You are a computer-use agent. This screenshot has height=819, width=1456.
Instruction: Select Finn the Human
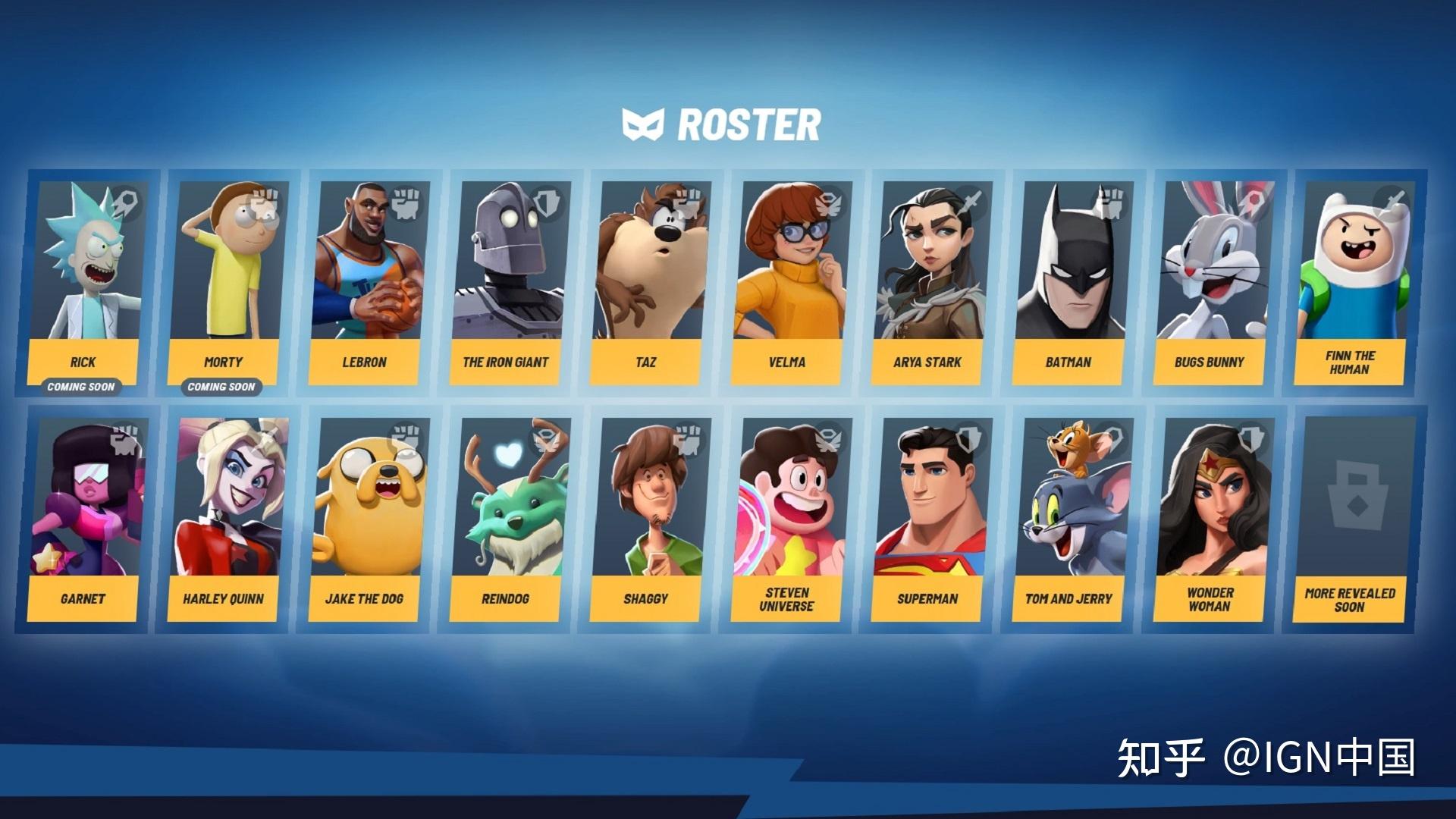point(1351,282)
